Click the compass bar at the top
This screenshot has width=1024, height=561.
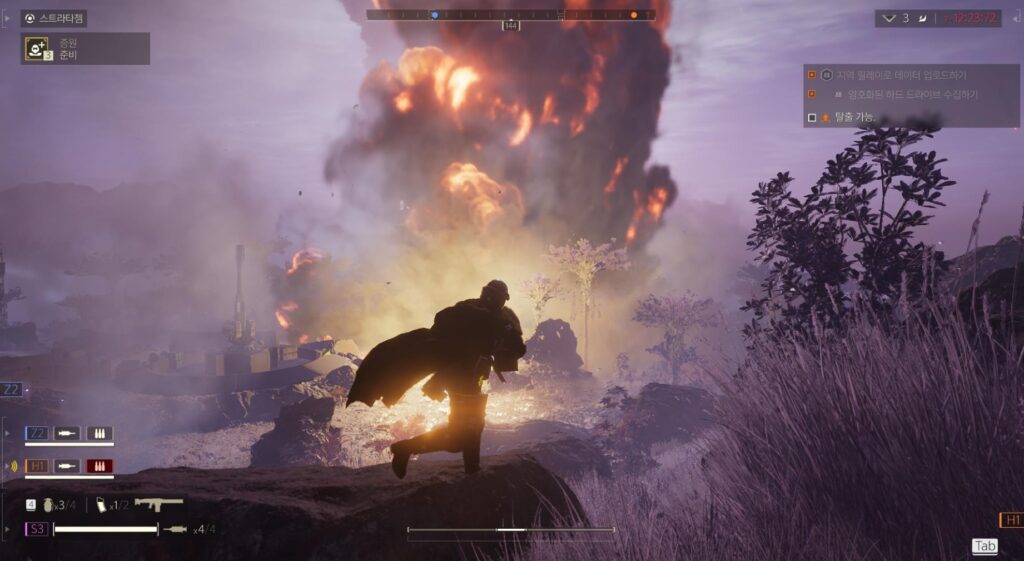(511, 15)
